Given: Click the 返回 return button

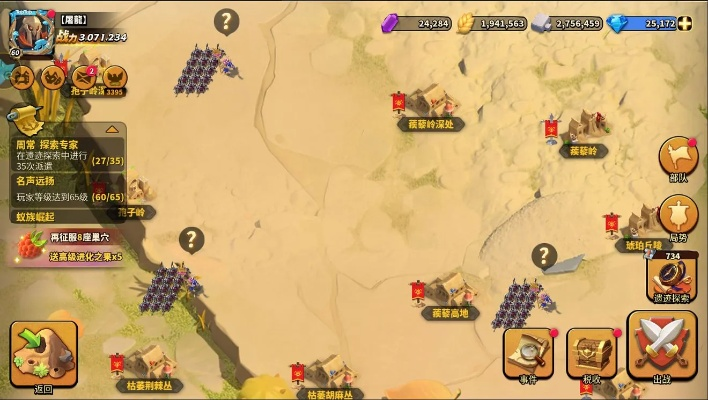Looking at the screenshot, I should (x=43, y=352).
